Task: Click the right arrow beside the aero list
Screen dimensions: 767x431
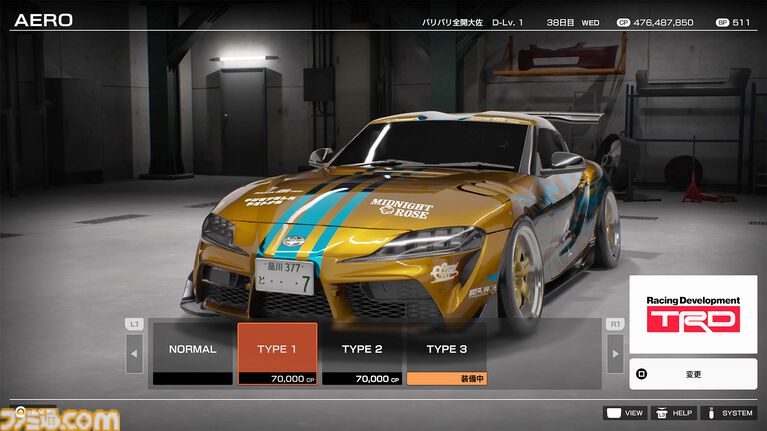Action: (x=615, y=353)
